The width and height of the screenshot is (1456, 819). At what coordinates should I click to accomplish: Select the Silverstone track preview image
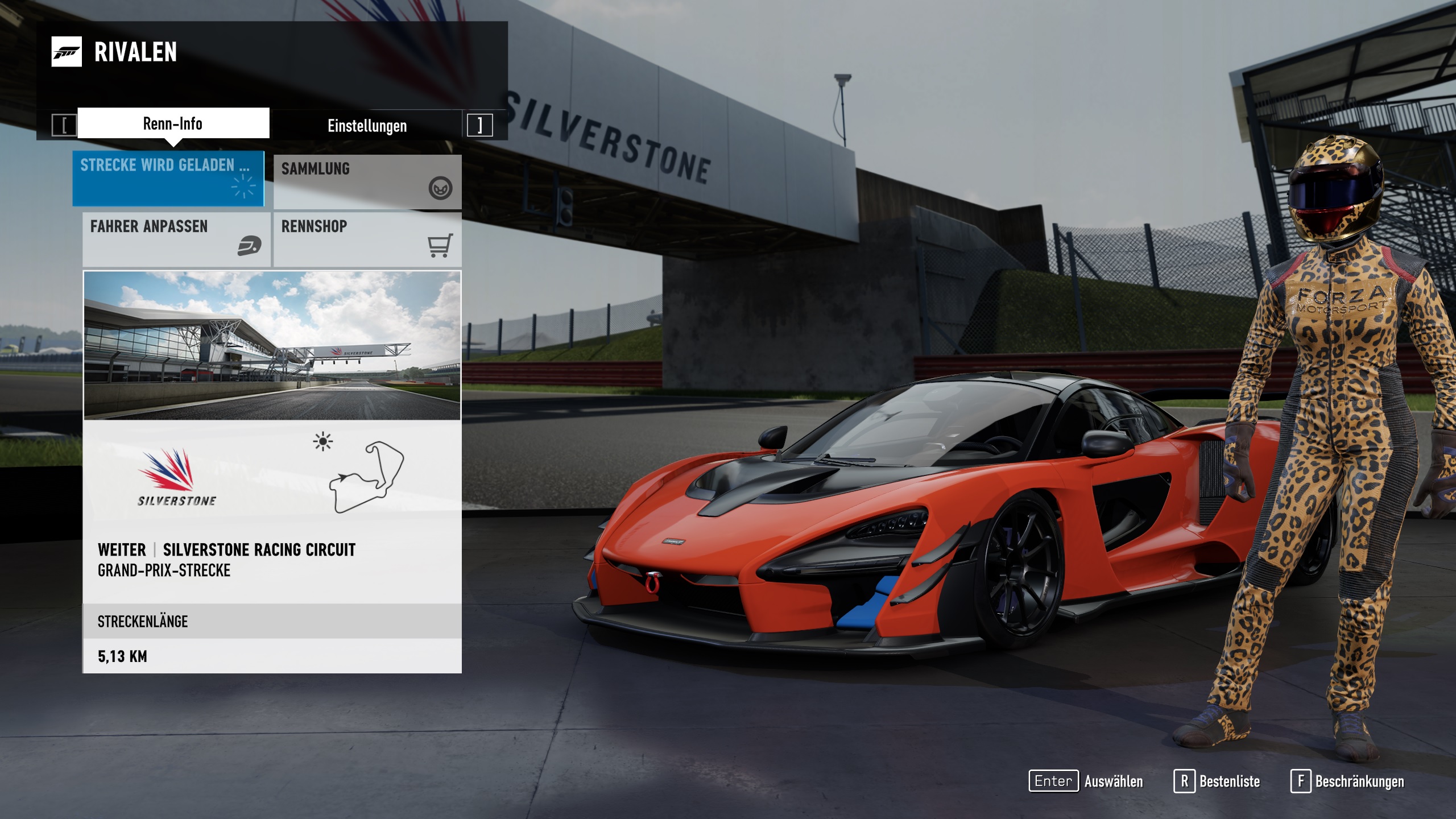272,346
